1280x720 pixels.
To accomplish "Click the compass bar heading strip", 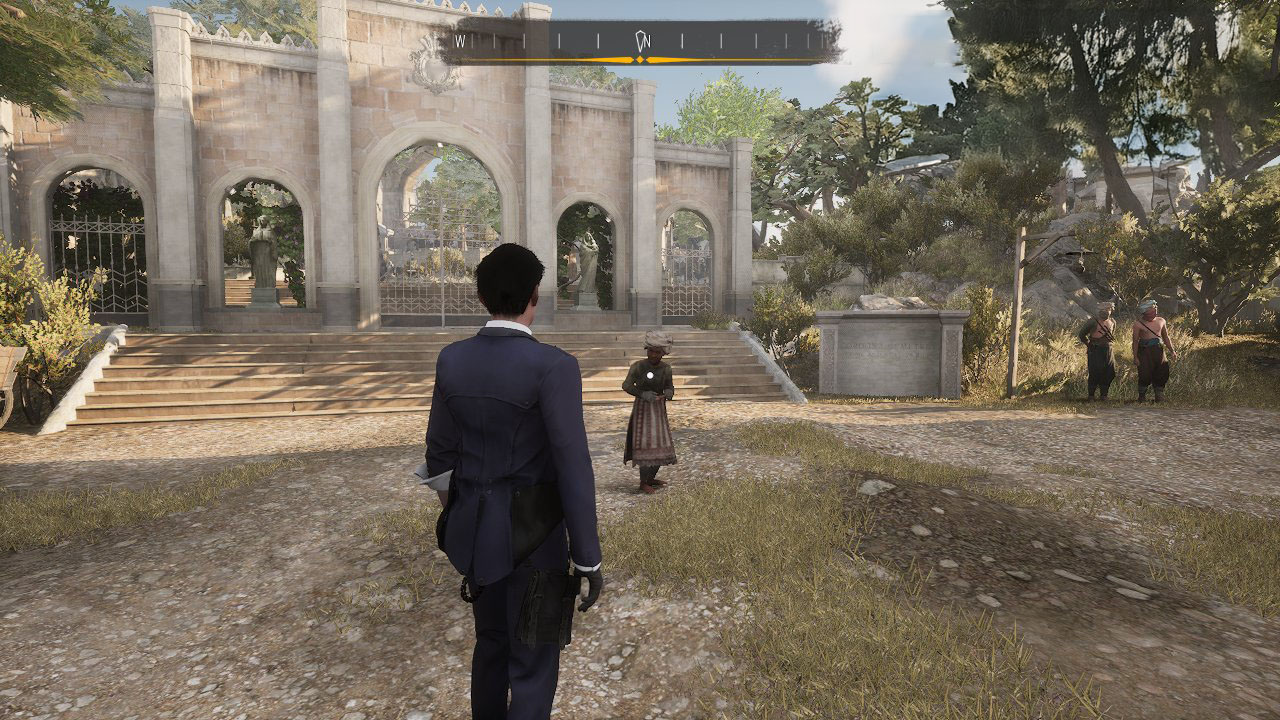I will 640,42.
